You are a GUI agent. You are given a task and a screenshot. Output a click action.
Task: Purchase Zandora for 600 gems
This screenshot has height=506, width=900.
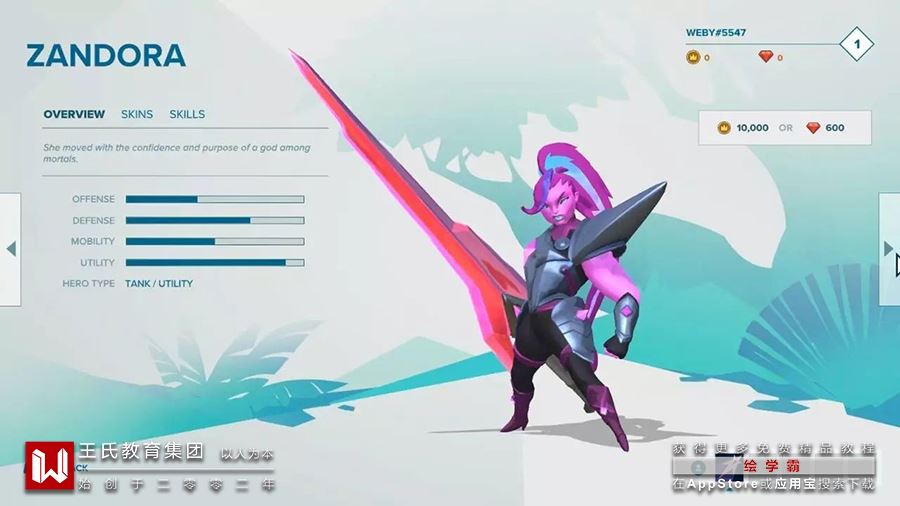coord(825,128)
